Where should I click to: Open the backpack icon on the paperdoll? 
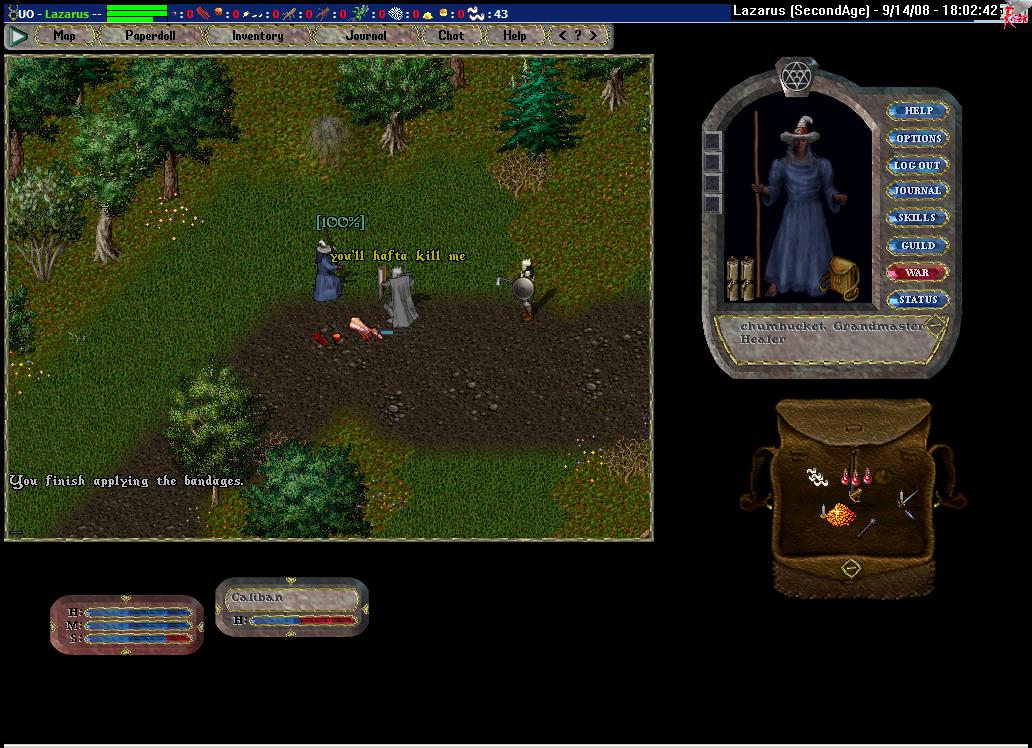(845, 279)
